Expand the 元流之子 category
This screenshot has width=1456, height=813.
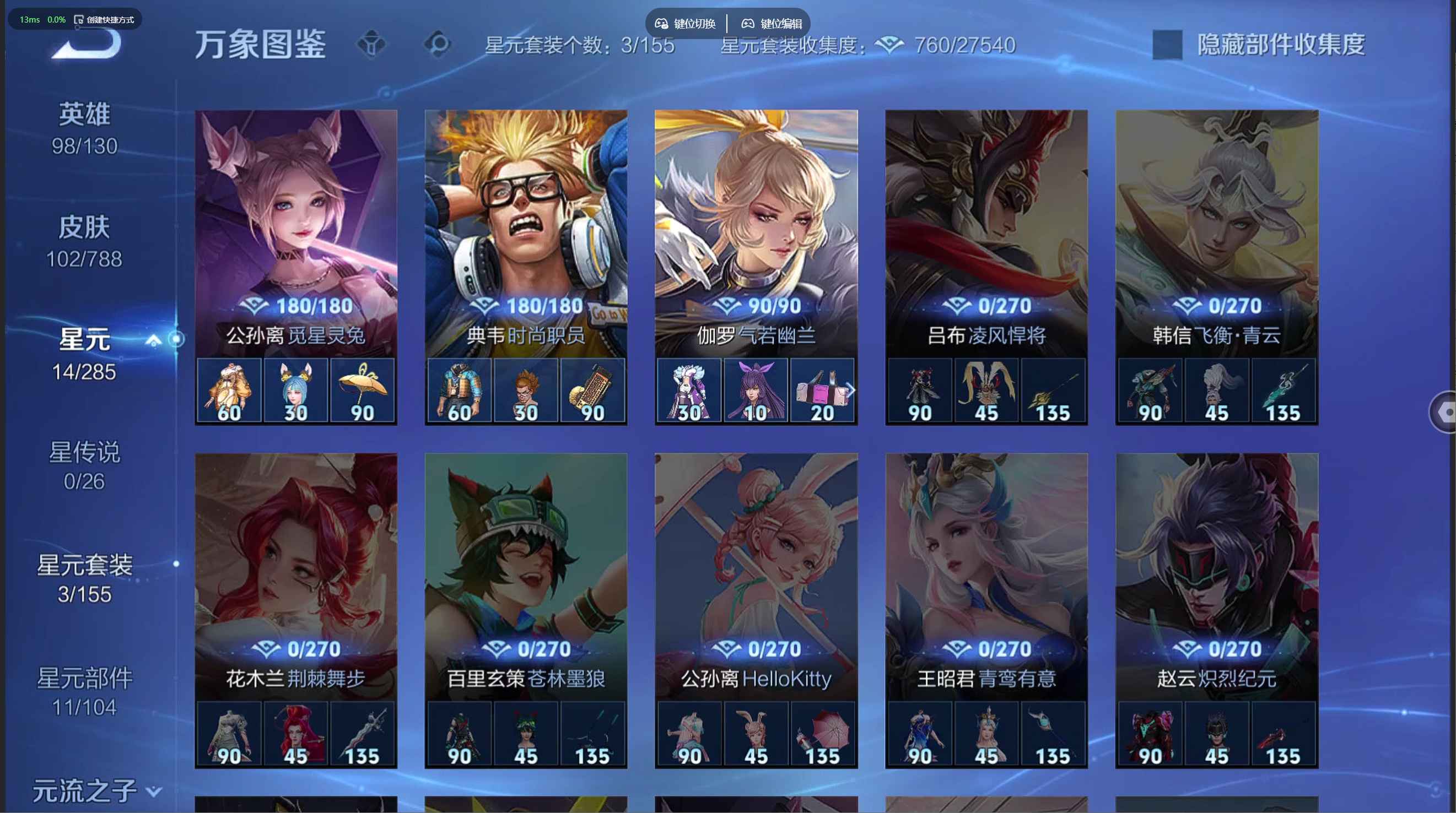point(96,791)
